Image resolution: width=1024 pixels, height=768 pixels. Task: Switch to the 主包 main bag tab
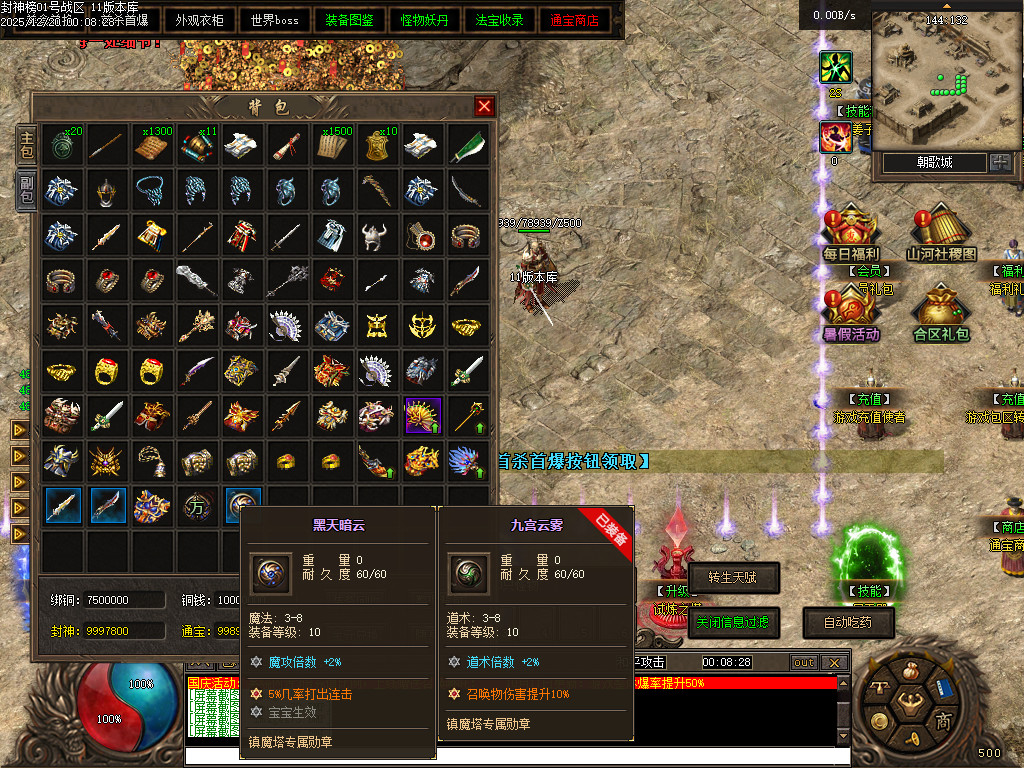[x=27, y=144]
